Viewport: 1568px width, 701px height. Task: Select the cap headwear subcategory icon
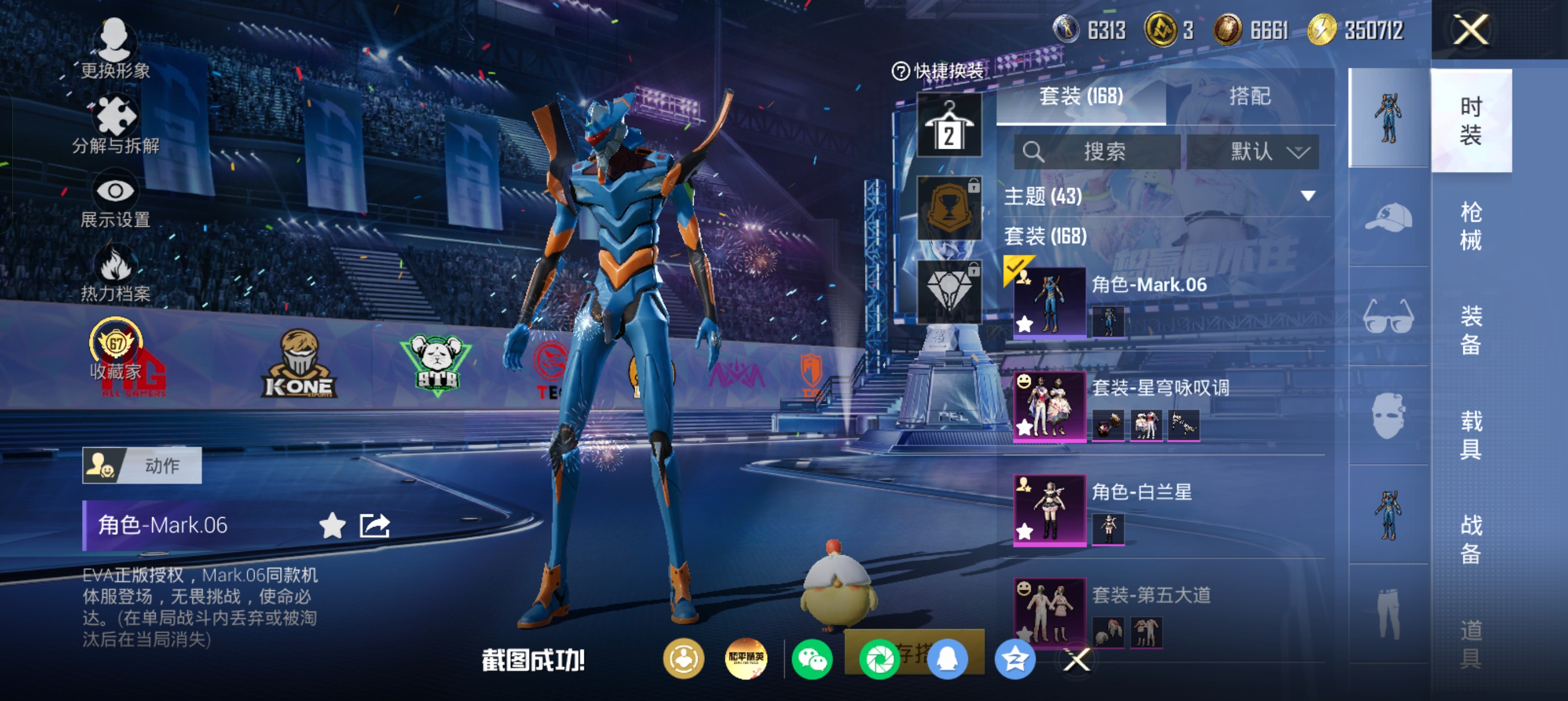pyautogui.click(x=1389, y=218)
